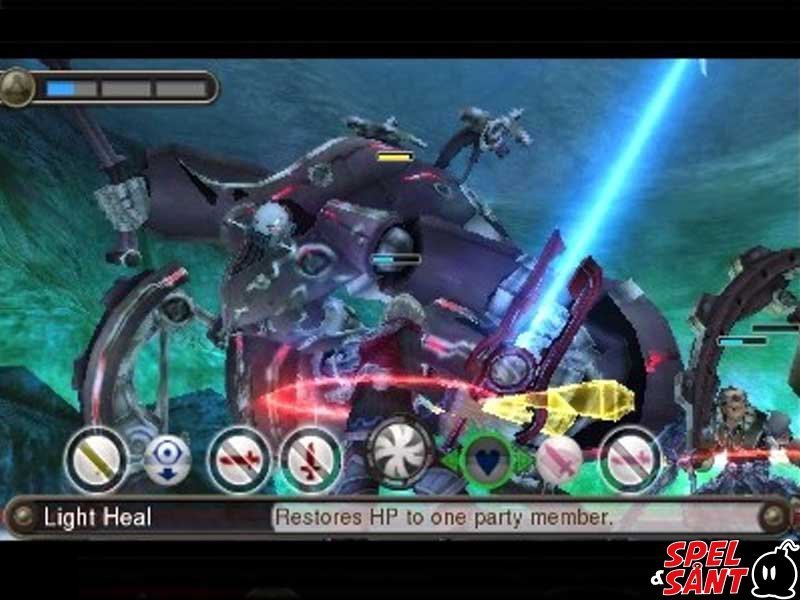Image resolution: width=800 pixels, height=600 pixels.
Task: Select the pink slash art at the palette's end
Action: (x=630, y=461)
